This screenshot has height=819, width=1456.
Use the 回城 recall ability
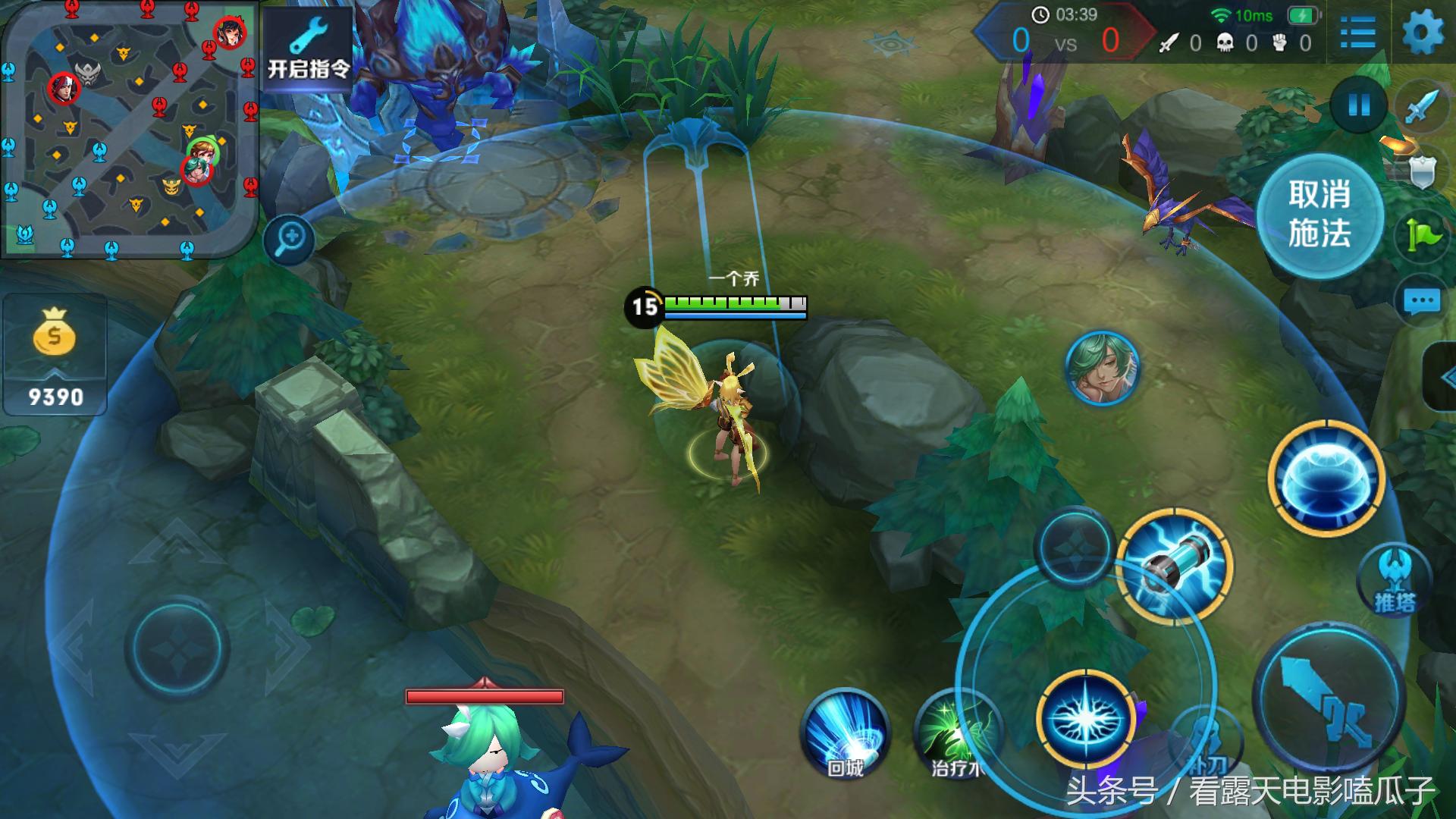point(845,733)
